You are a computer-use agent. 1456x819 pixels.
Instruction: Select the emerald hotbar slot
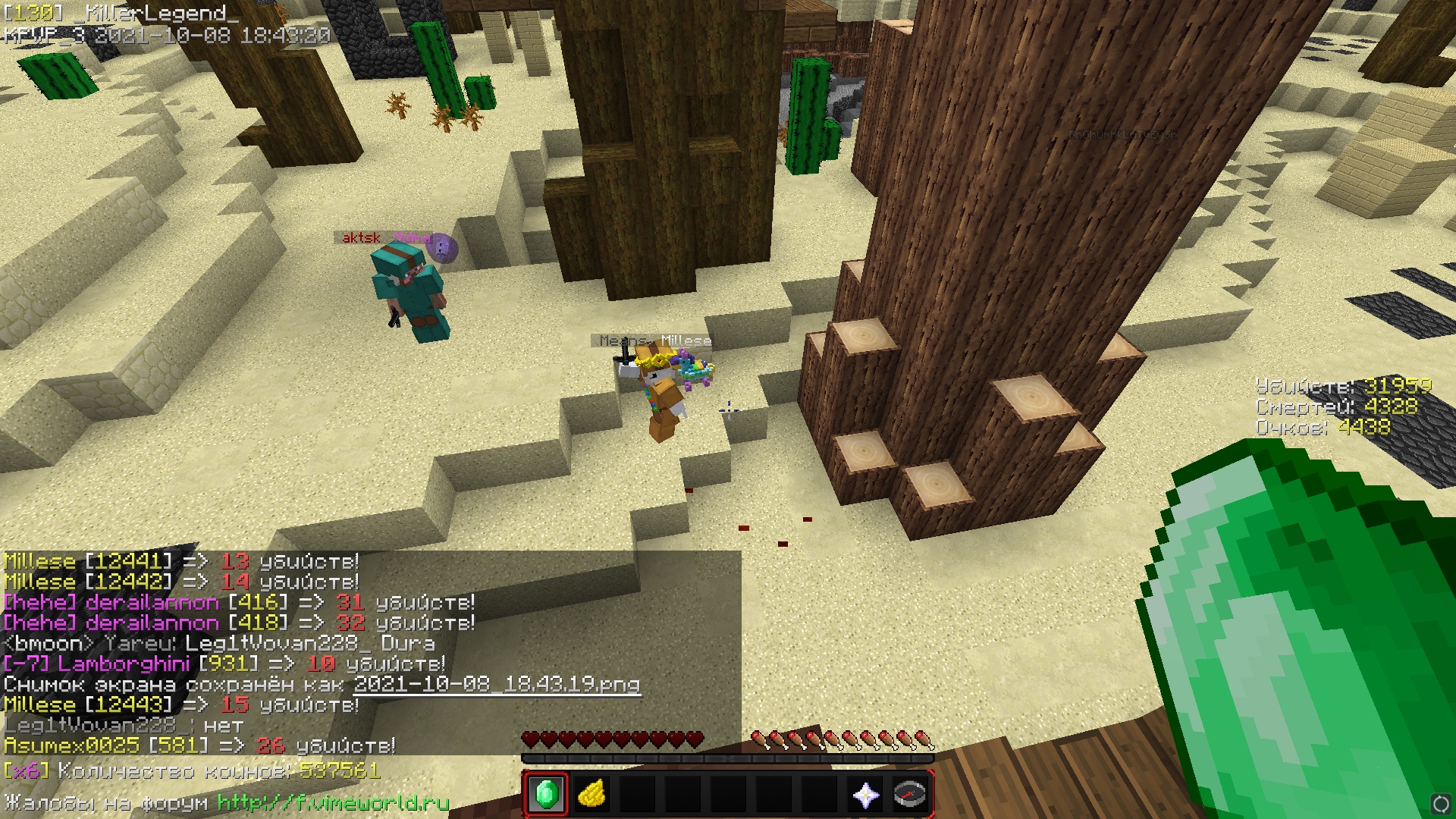pyautogui.click(x=546, y=794)
